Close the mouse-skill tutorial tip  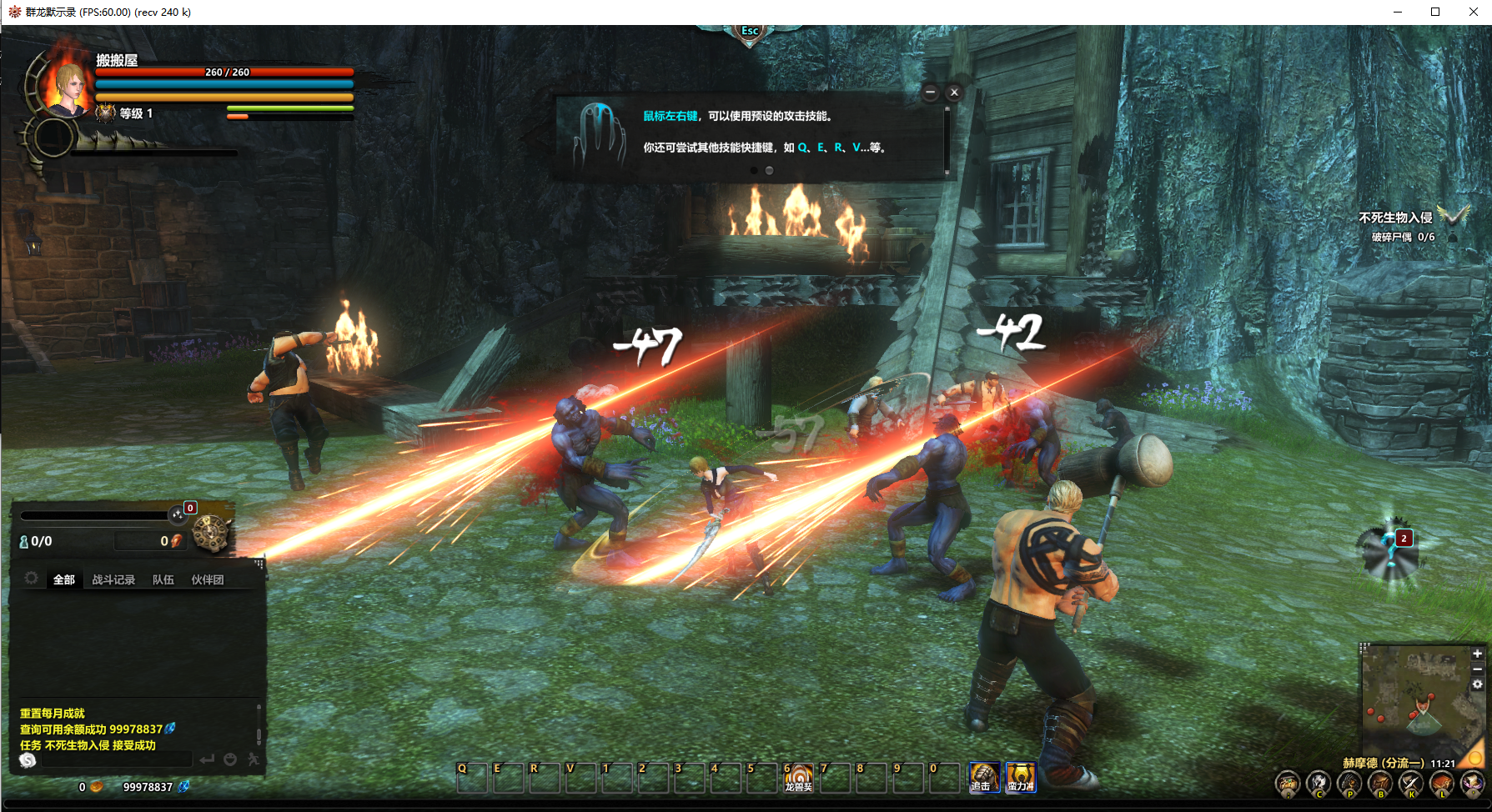[954, 93]
